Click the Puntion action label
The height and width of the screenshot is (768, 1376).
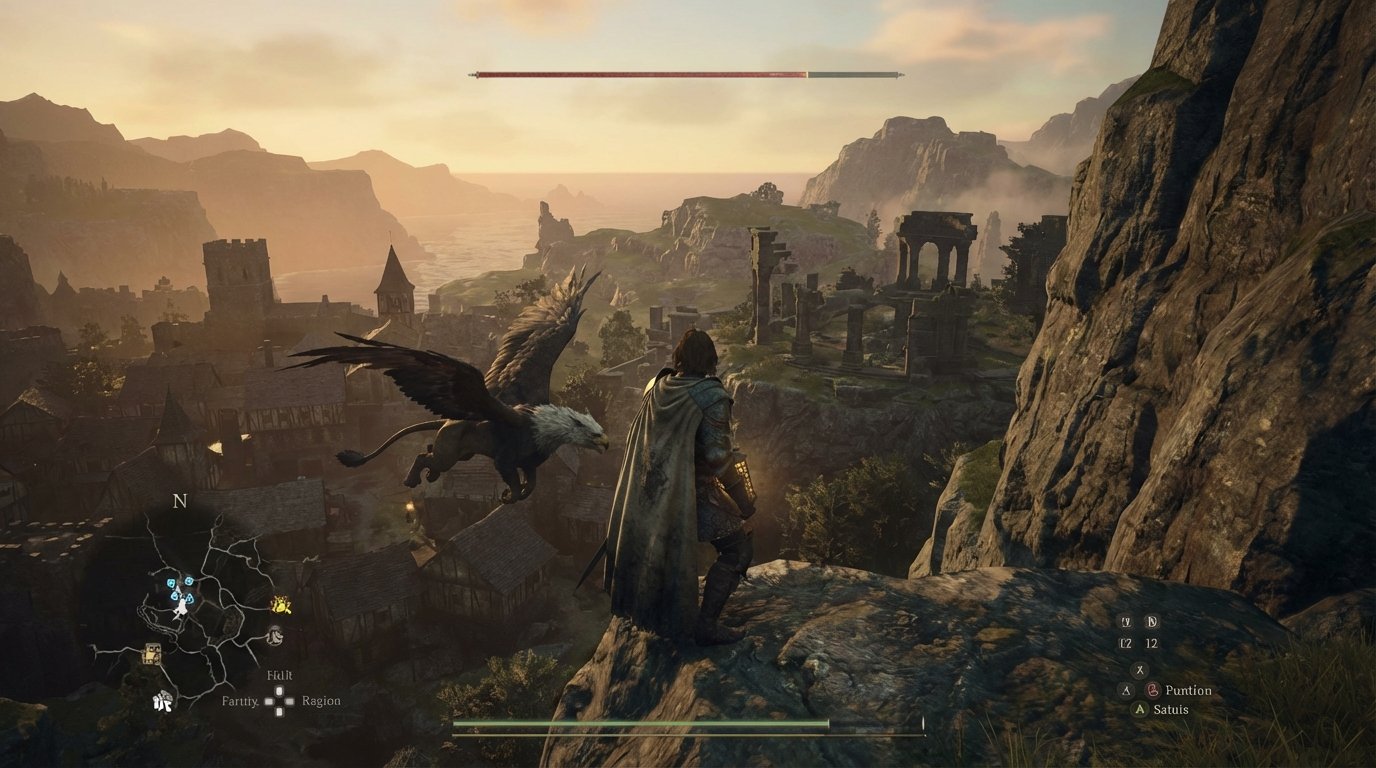(x=1188, y=691)
